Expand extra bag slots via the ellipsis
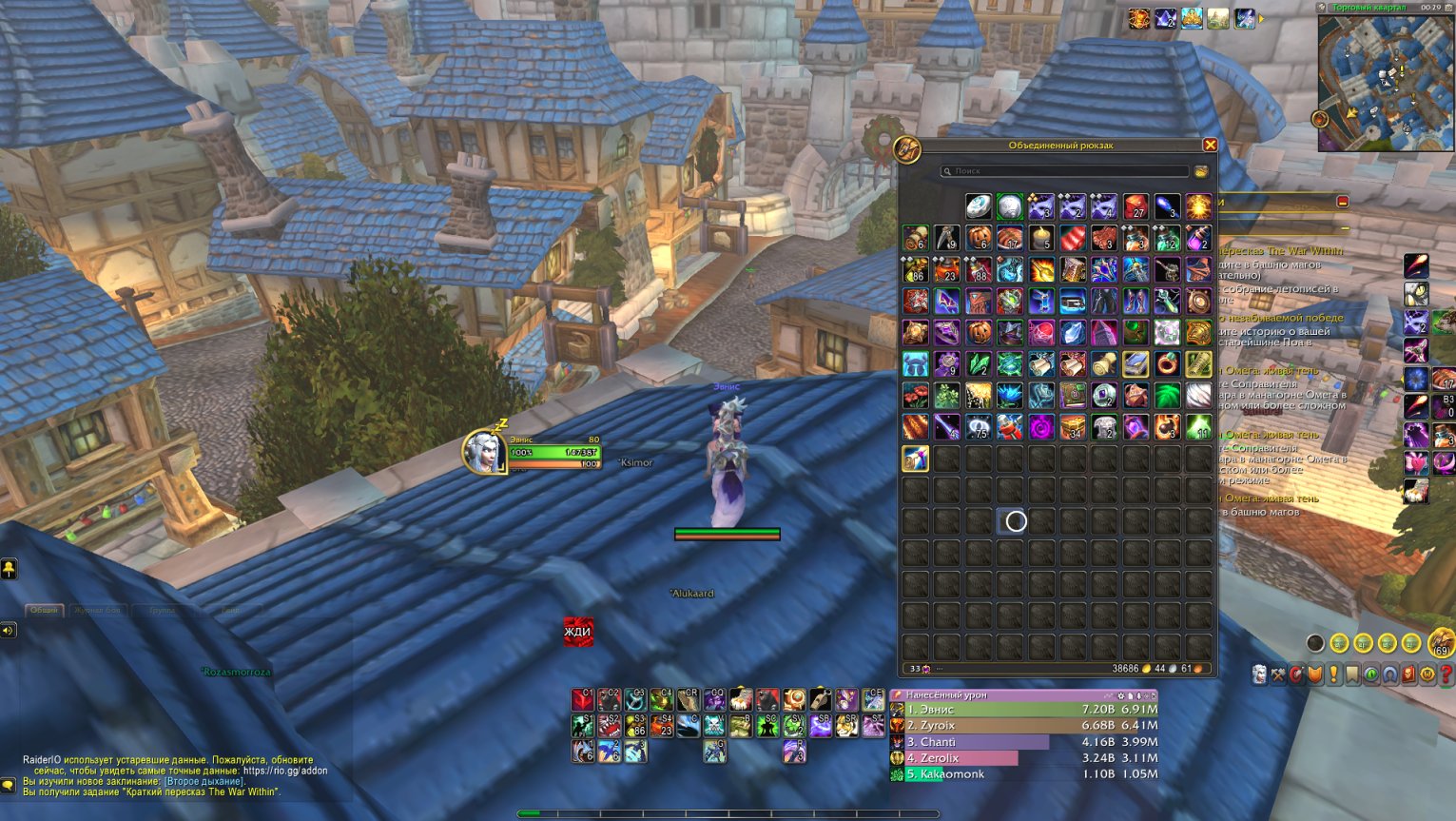This screenshot has height=821, width=1456. coord(940,669)
